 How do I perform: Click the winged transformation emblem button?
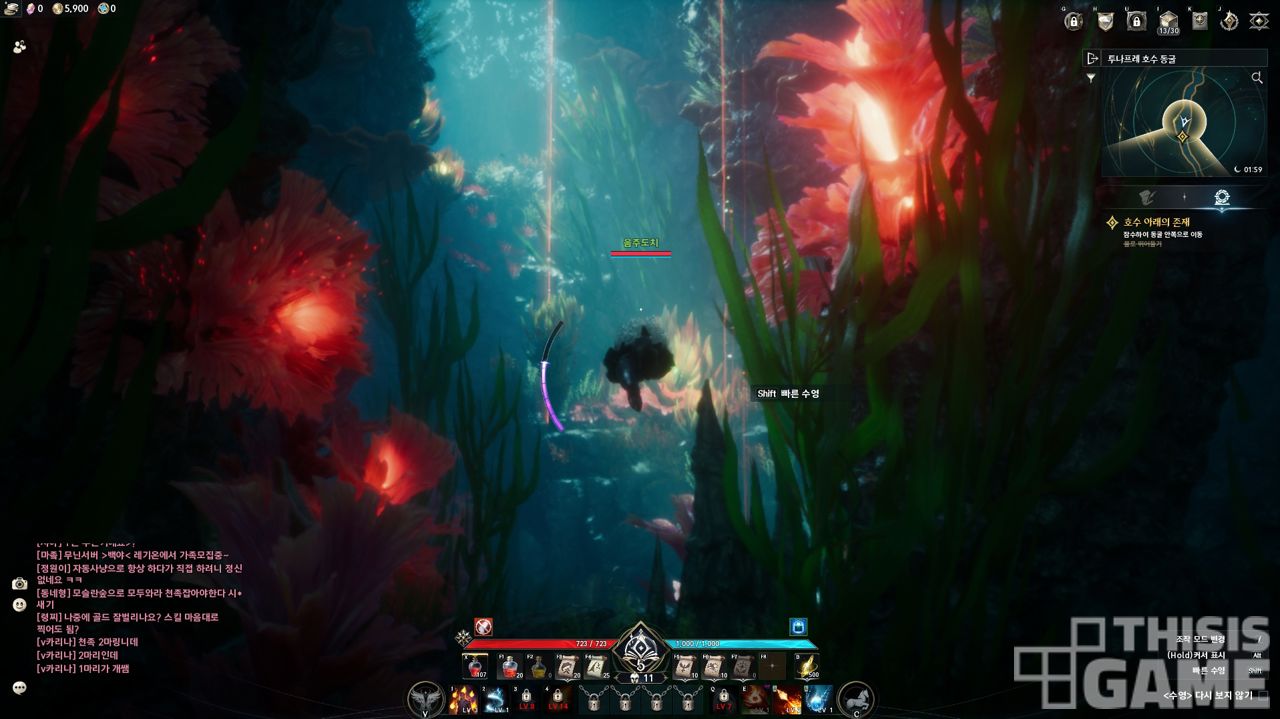(x=426, y=699)
